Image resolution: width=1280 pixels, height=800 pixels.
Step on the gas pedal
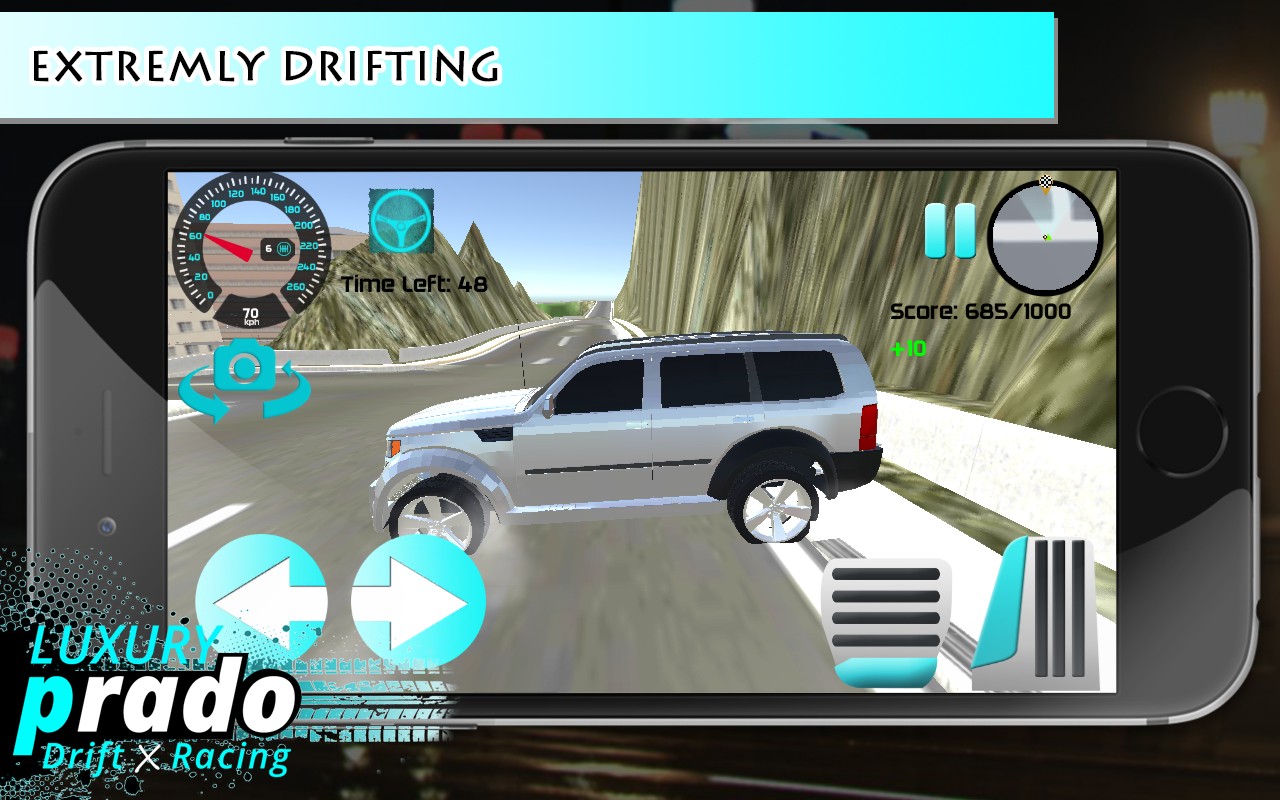click(x=1047, y=614)
